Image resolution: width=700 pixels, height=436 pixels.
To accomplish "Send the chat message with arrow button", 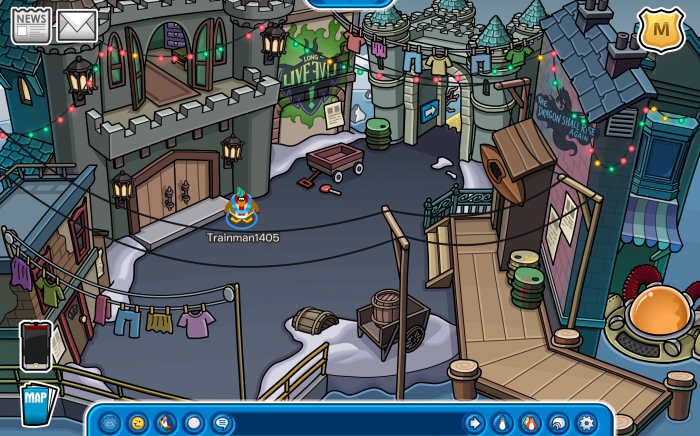I will click(x=474, y=423).
